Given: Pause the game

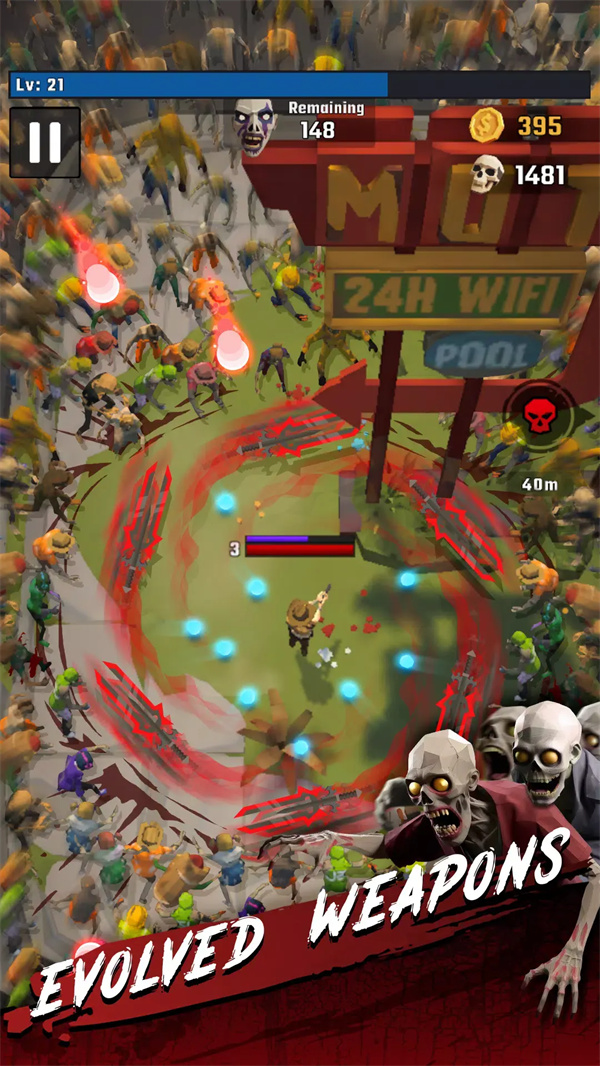Looking at the screenshot, I should point(44,143).
